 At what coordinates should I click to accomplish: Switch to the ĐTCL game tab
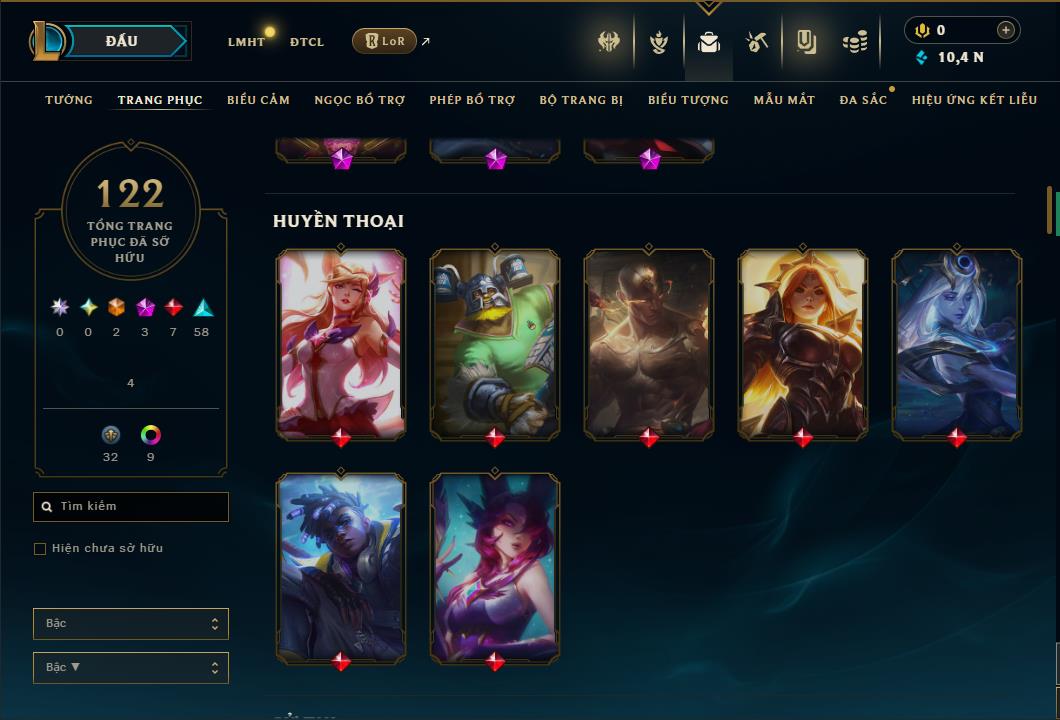coord(307,42)
